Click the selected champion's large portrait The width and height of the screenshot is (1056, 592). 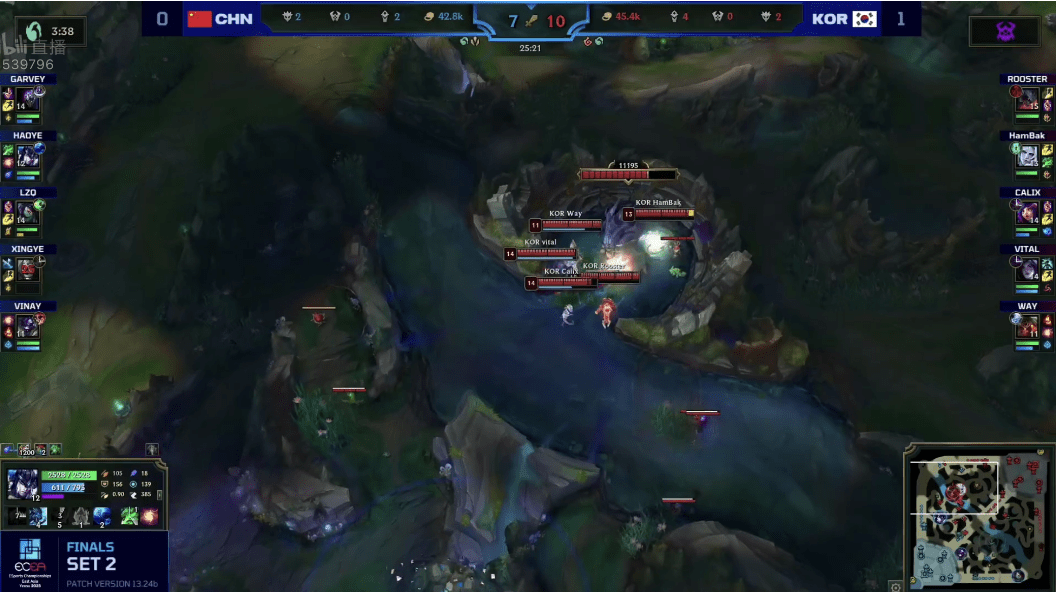click(22, 484)
